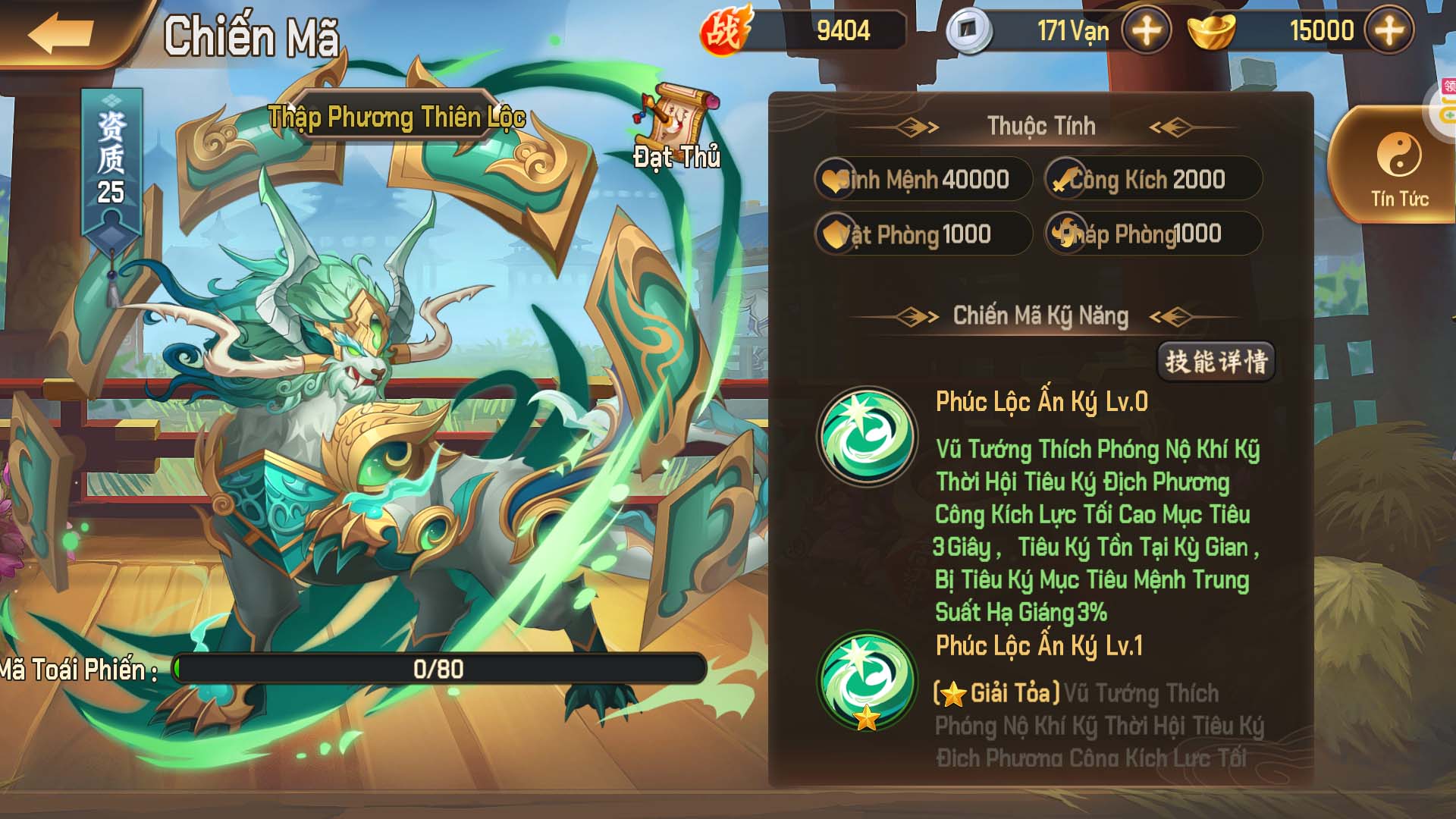The width and height of the screenshot is (1456, 819).
Task: Show skill details via 技能详情 button
Action: click(x=1216, y=361)
